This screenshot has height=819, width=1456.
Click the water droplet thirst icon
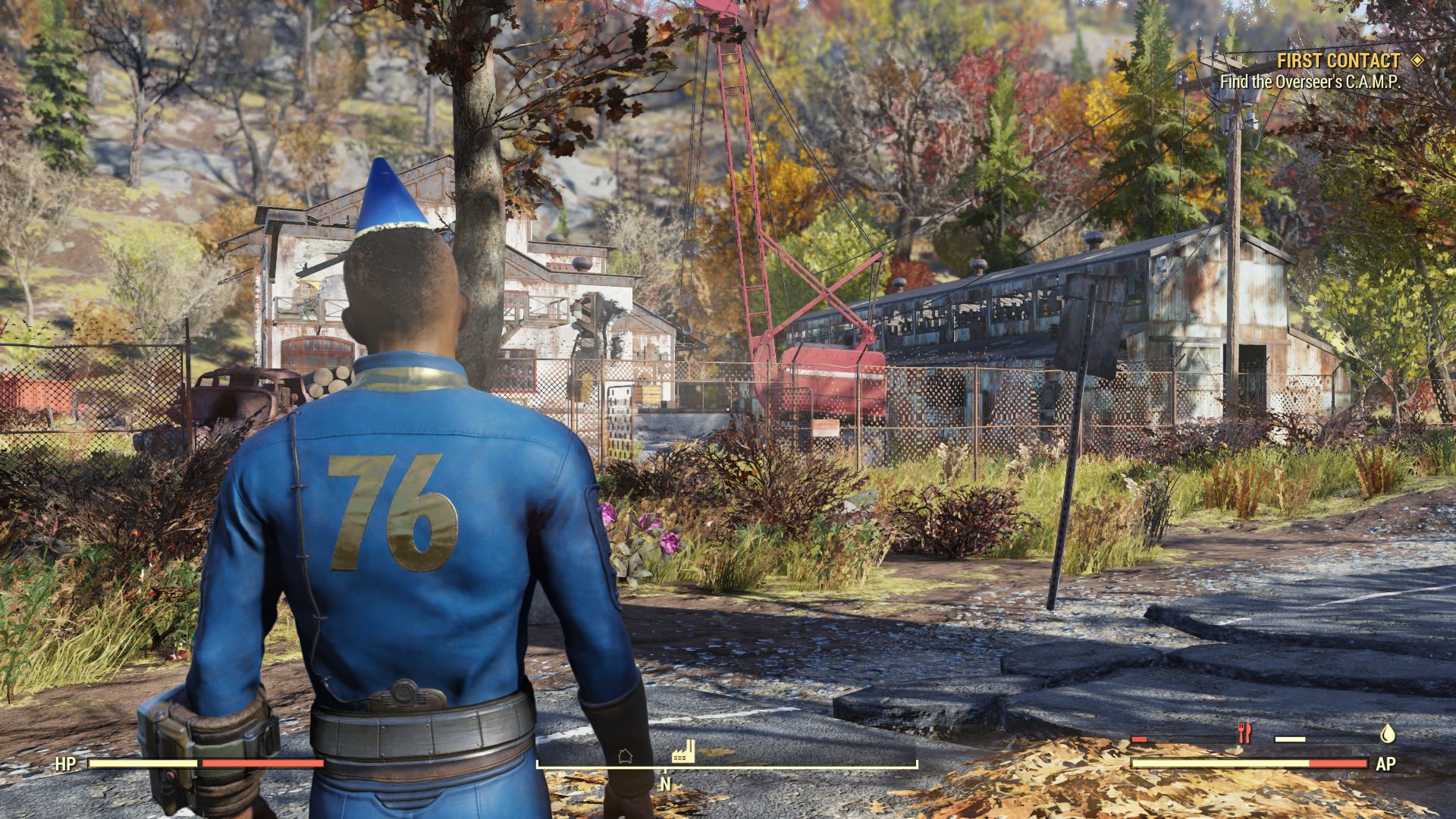(x=1387, y=733)
